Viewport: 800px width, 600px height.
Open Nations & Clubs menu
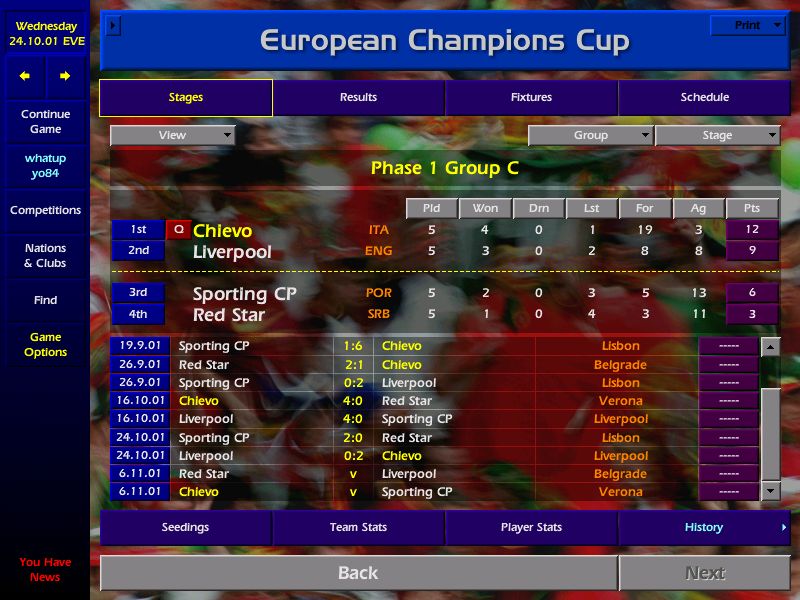45,255
